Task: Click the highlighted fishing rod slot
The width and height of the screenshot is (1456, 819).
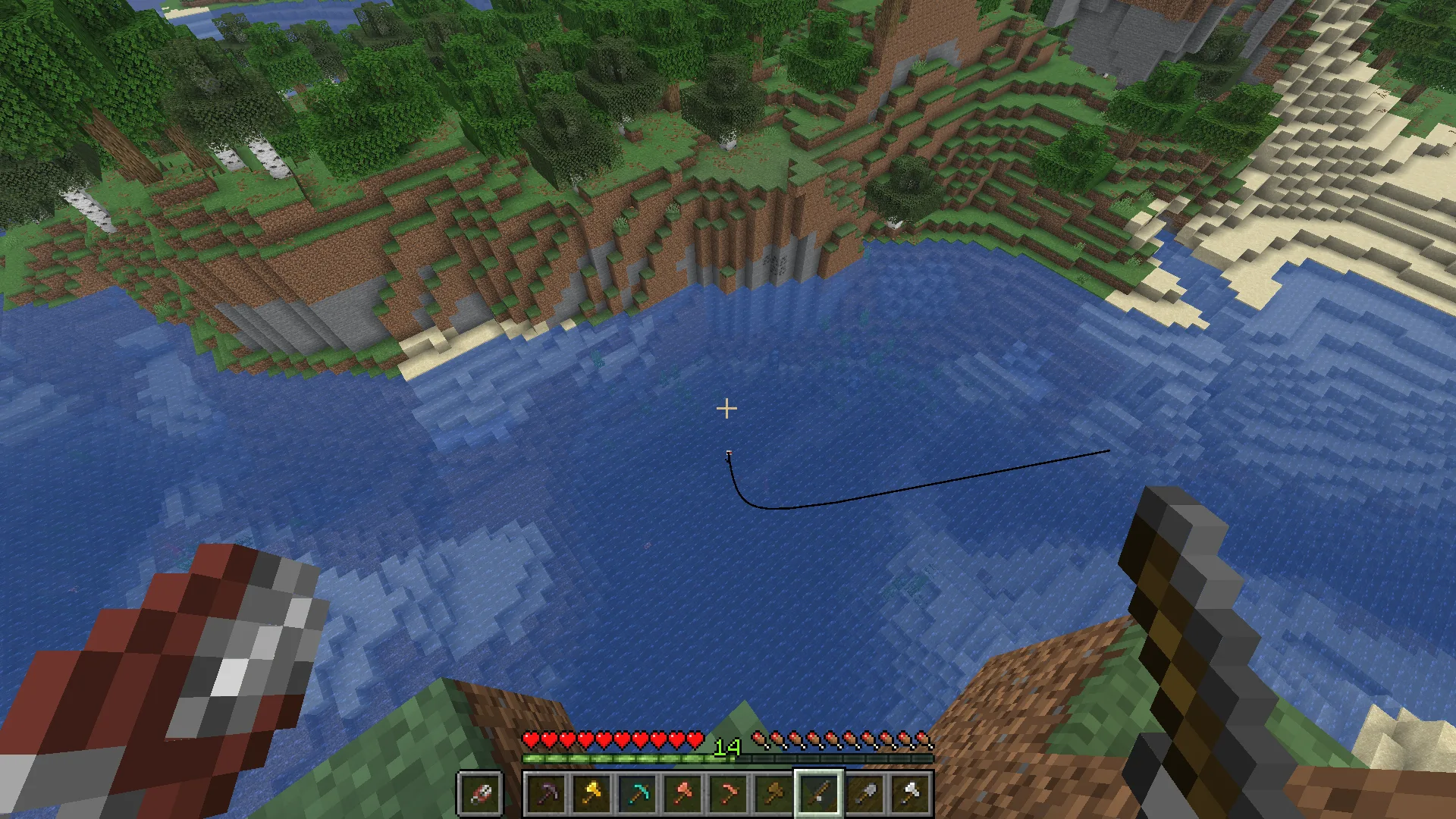Action: (819, 794)
